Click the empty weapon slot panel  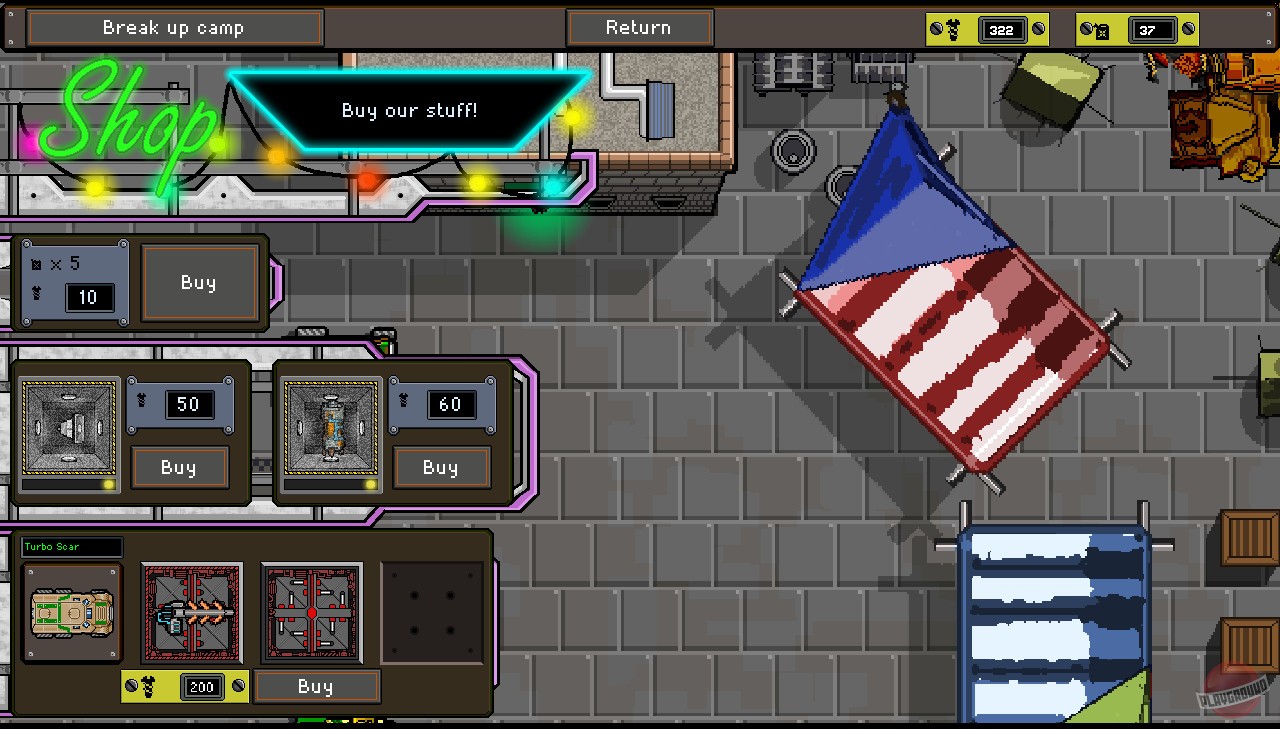pyautogui.click(x=432, y=611)
